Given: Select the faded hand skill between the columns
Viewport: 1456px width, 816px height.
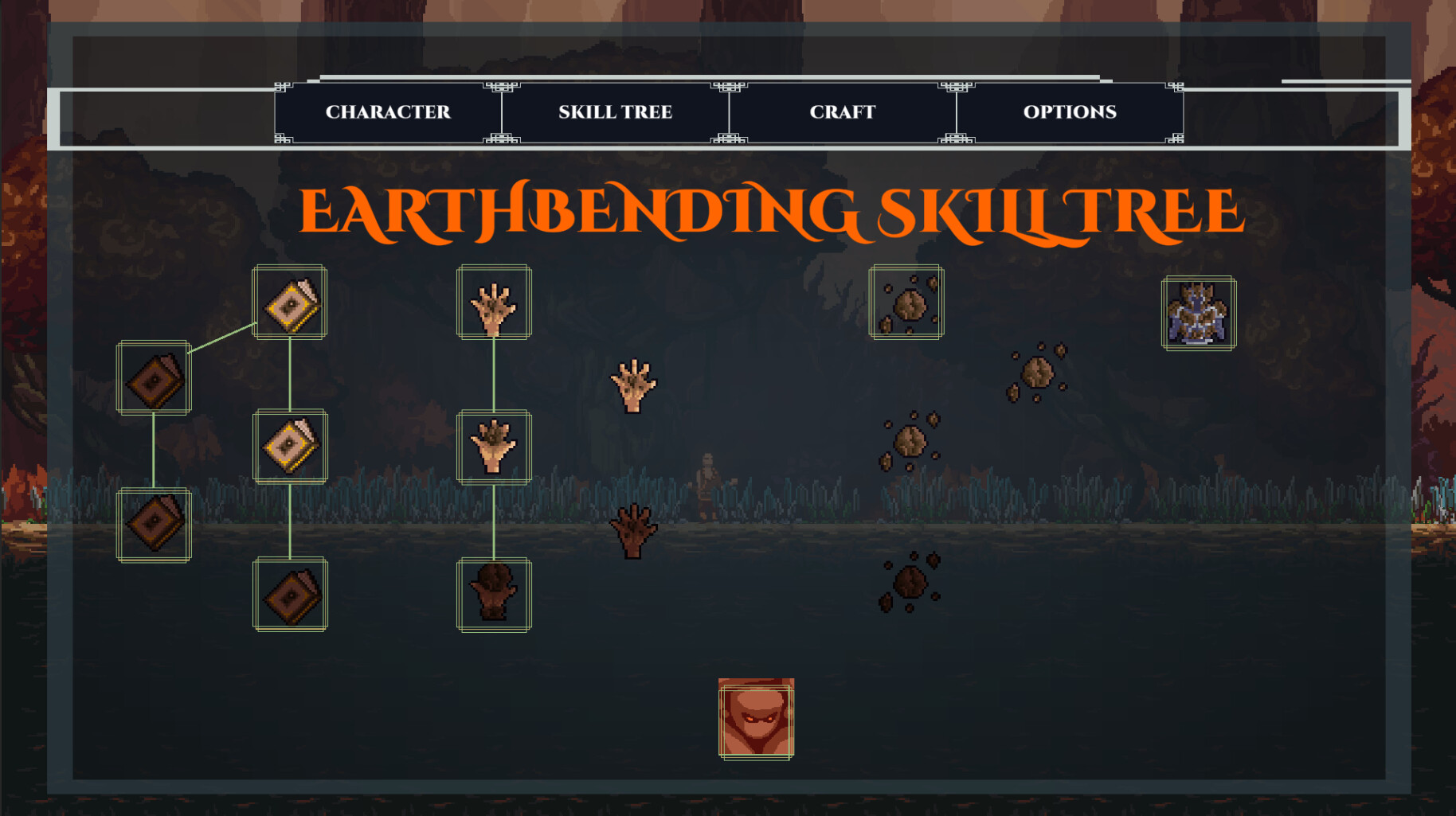Looking at the screenshot, I should [x=633, y=386].
